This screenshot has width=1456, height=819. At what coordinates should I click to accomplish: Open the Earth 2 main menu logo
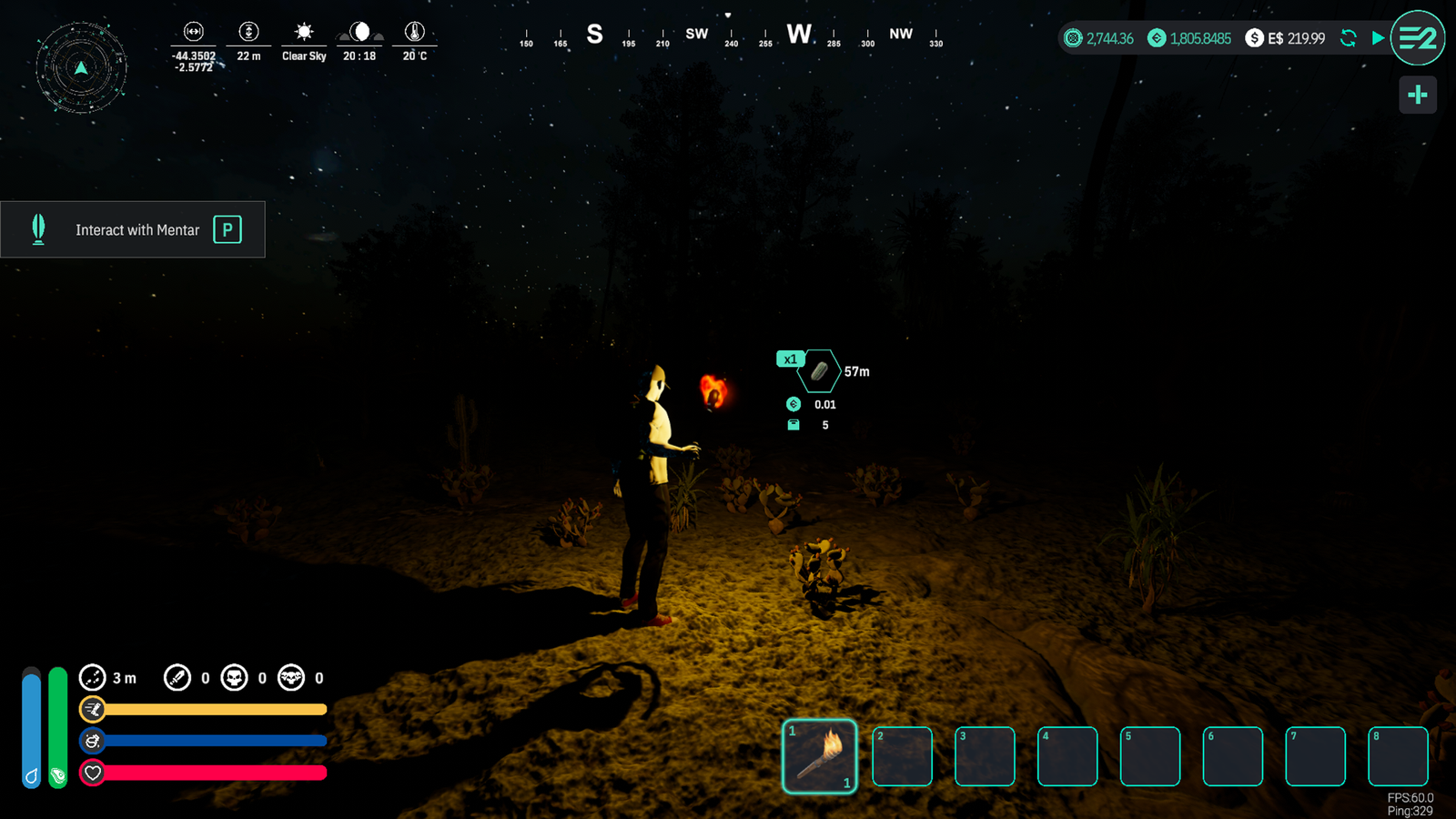pyautogui.click(x=1417, y=38)
